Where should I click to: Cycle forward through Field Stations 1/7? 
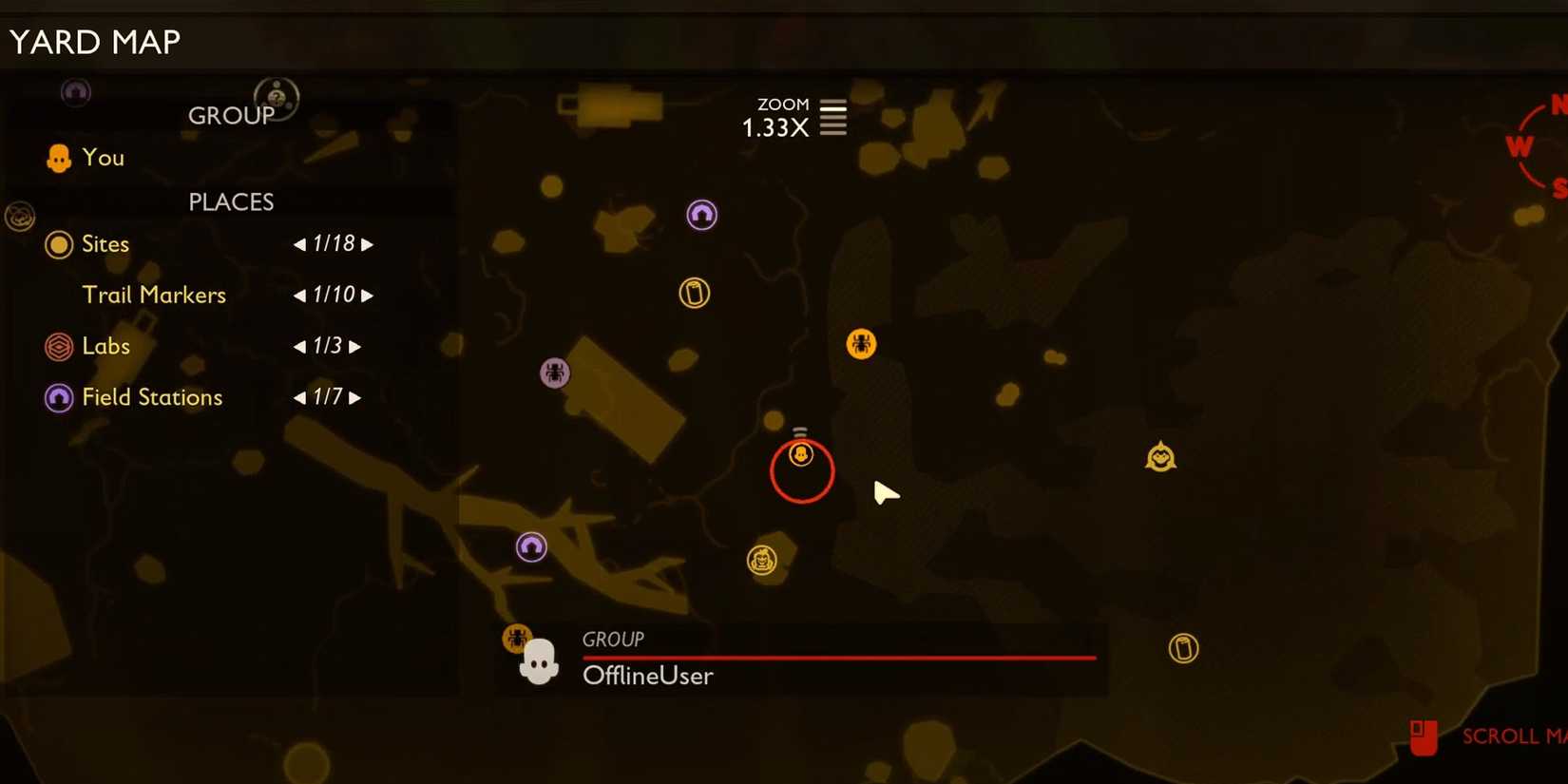[x=356, y=397]
